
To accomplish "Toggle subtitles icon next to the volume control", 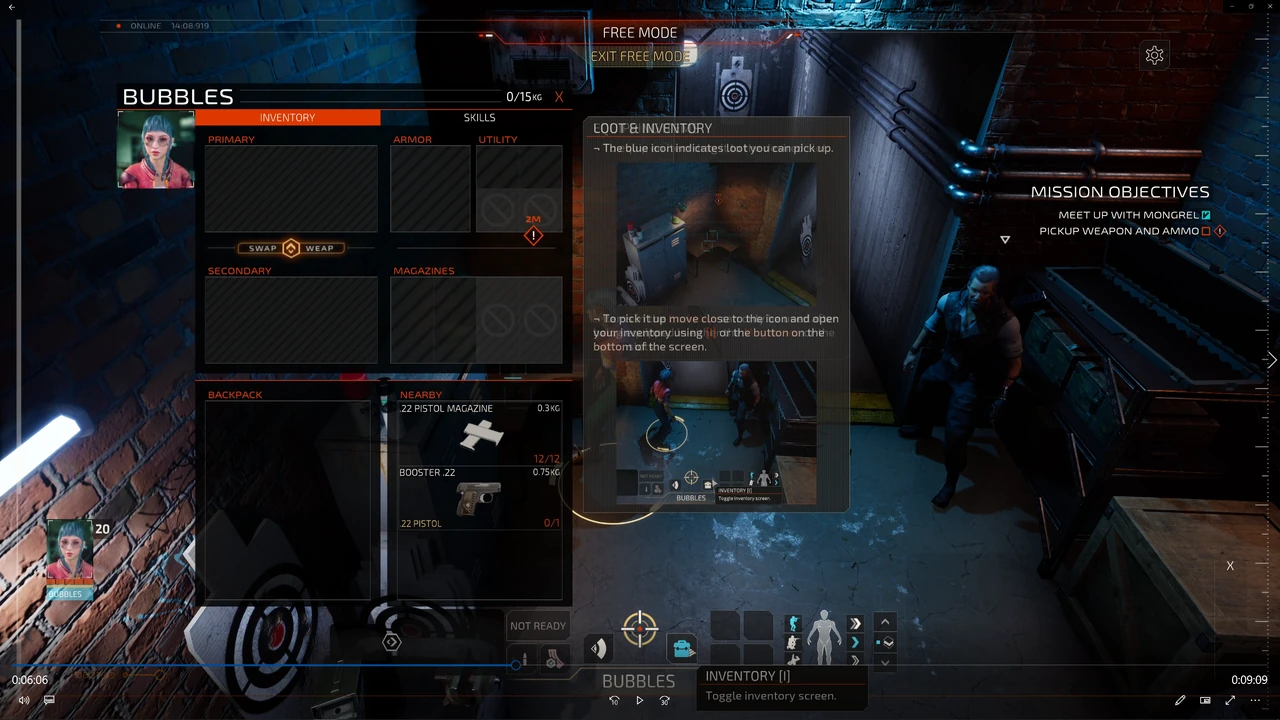I will tap(47, 699).
